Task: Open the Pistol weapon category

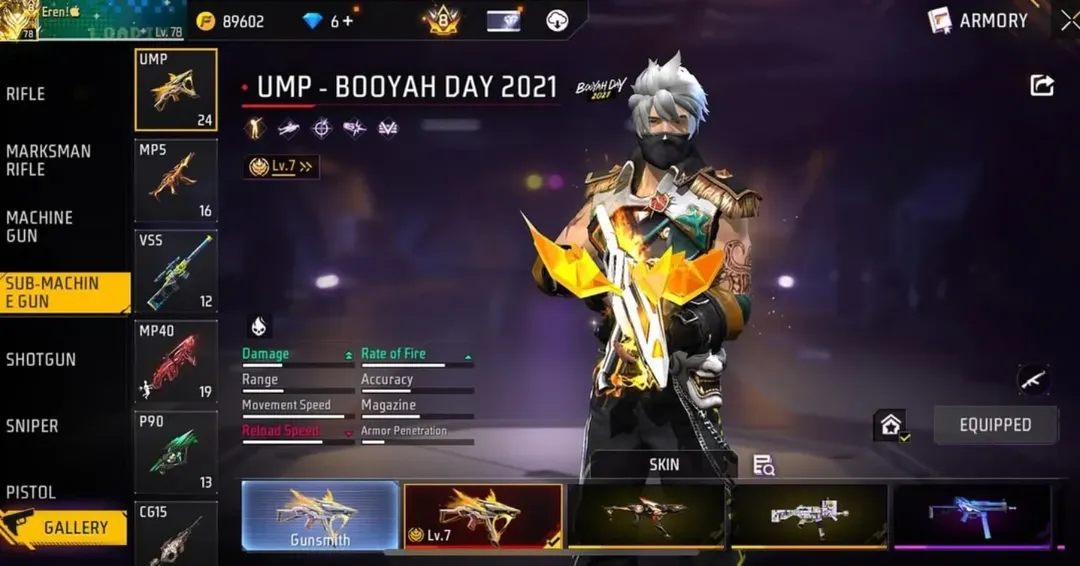Action: click(31, 492)
